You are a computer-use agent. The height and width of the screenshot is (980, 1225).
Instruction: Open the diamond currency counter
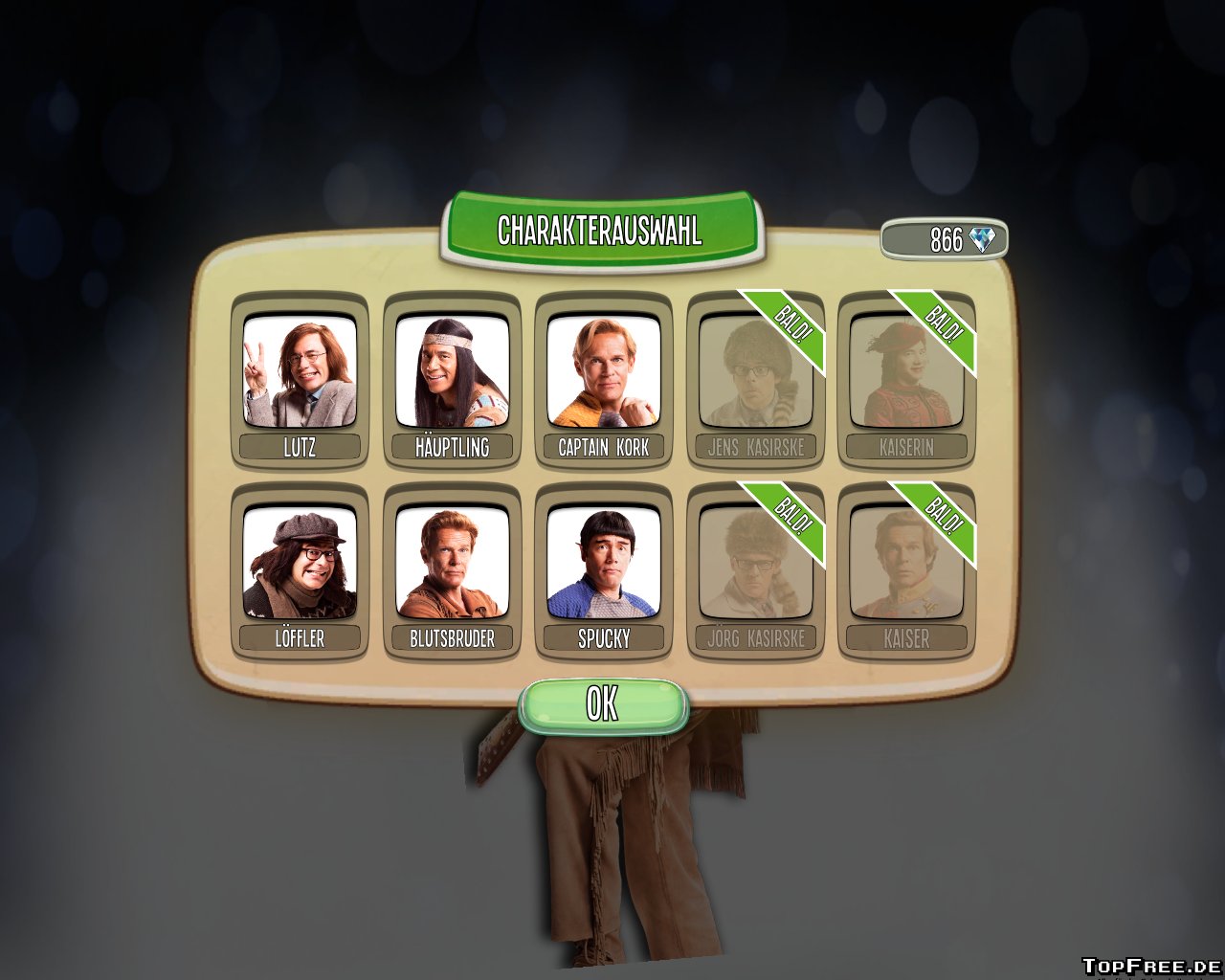click(x=945, y=239)
